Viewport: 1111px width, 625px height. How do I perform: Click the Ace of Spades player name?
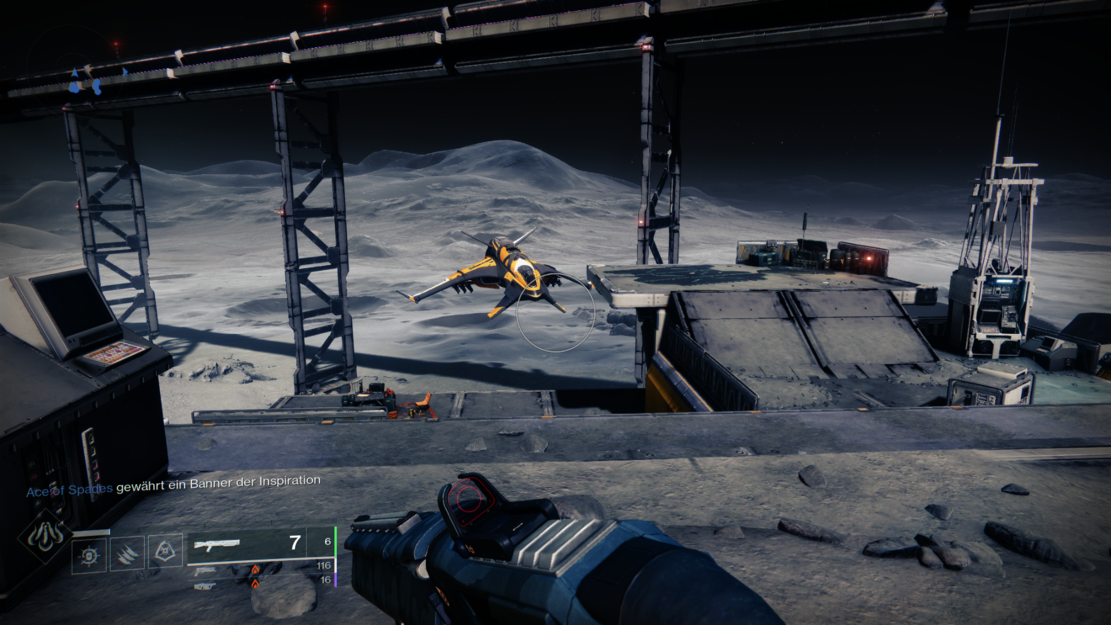tap(69, 491)
